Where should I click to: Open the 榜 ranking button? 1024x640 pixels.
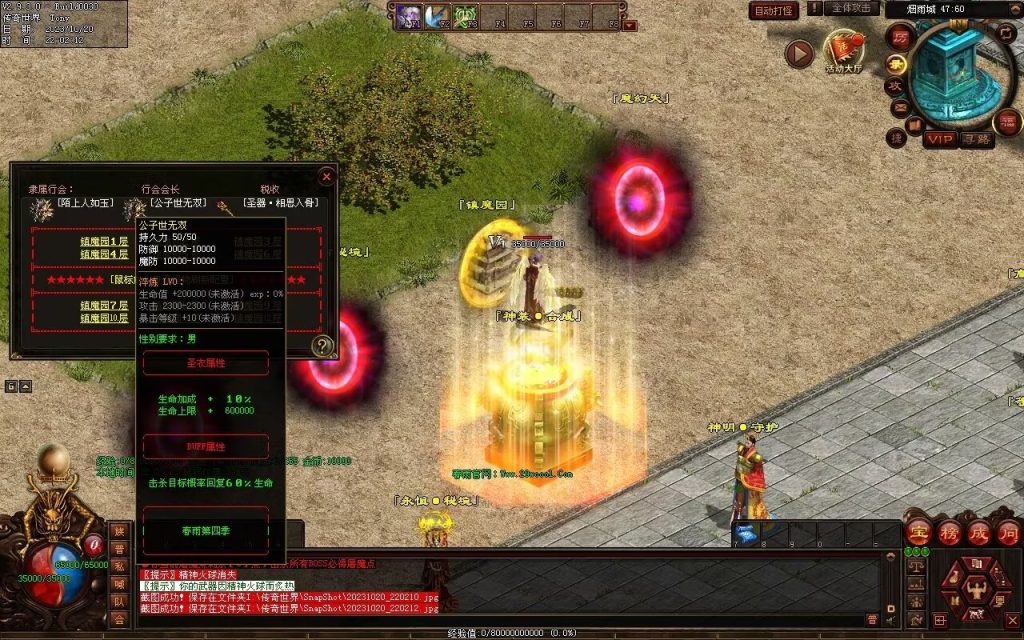point(949,533)
